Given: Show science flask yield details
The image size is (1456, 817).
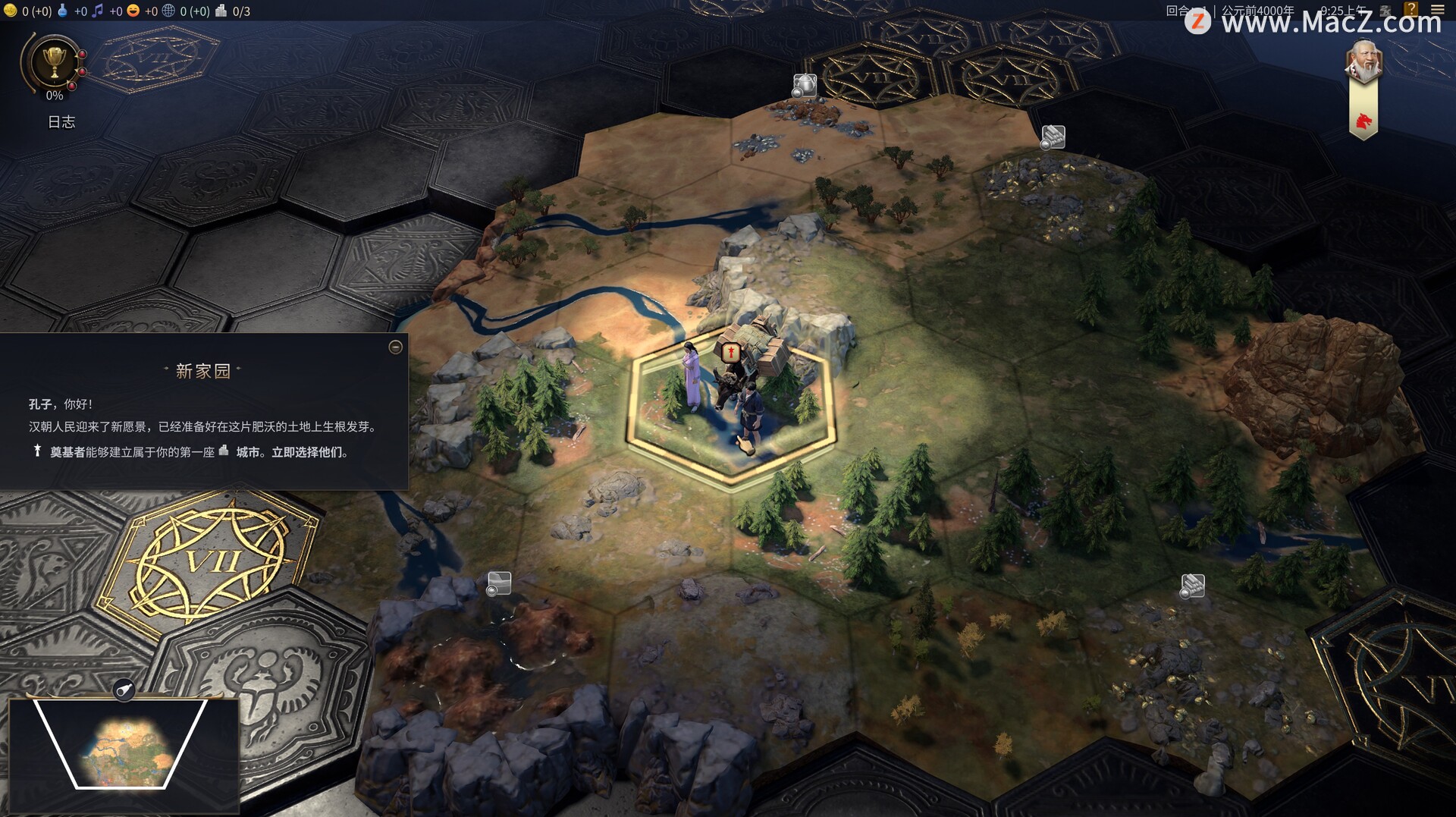Looking at the screenshot, I should coord(63,11).
